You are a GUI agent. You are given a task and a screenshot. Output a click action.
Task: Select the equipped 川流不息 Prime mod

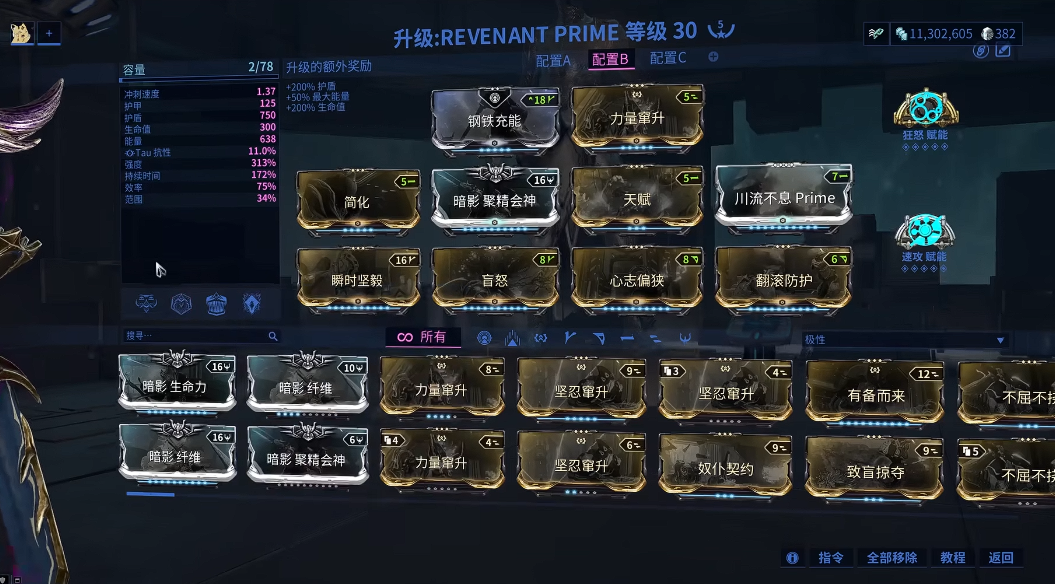pos(784,198)
